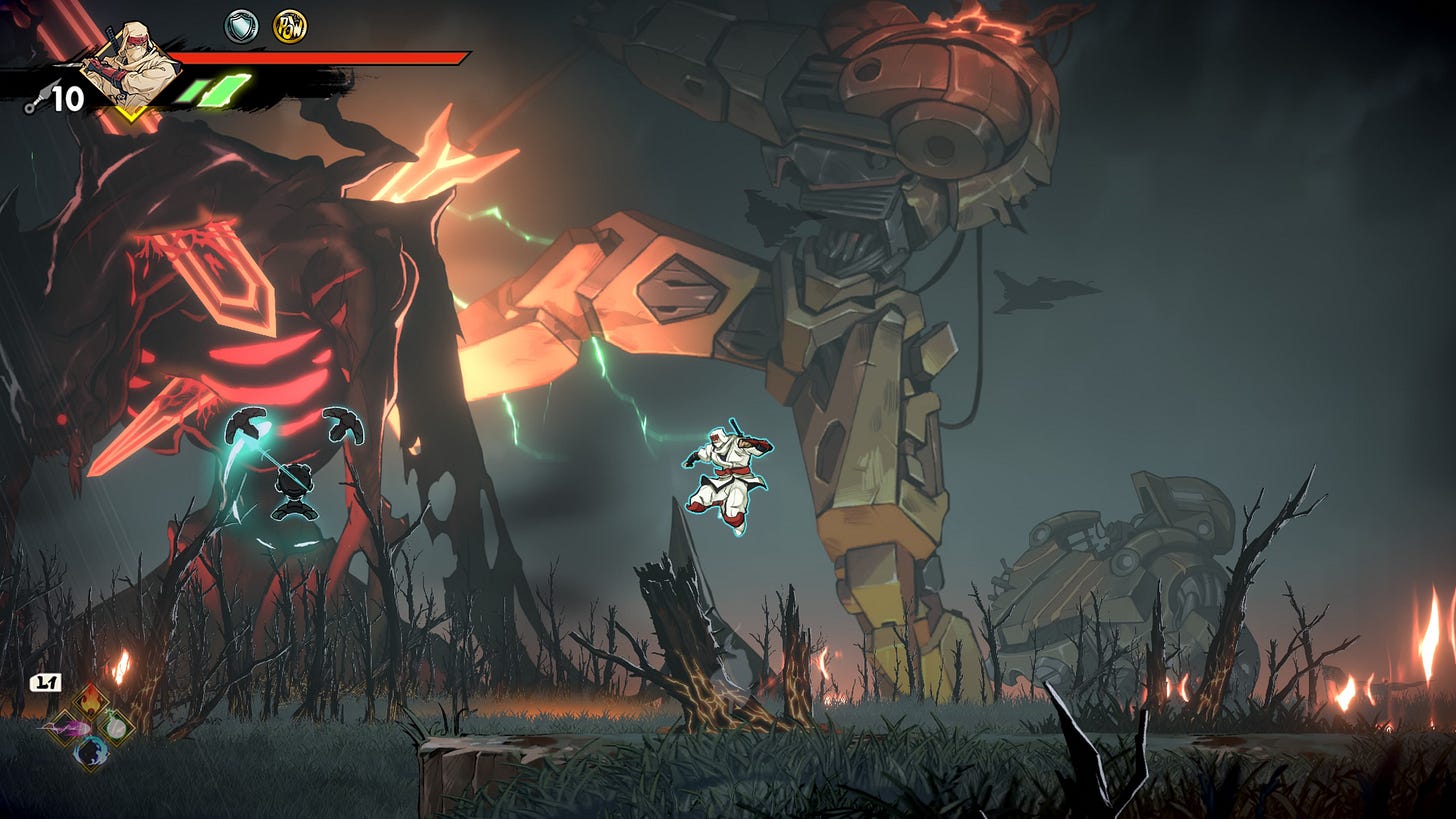Image resolution: width=1456 pixels, height=819 pixels.
Task: Select the kunai throwing knife icon
Action: 35,100
